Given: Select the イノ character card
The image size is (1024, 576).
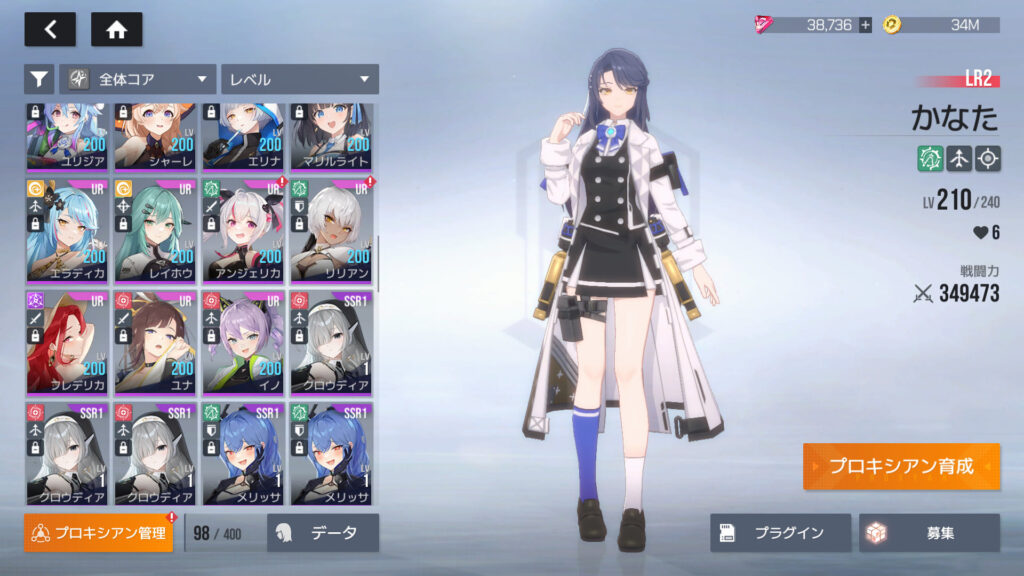Looking at the screenshot, I should click(x=243, y=342).
